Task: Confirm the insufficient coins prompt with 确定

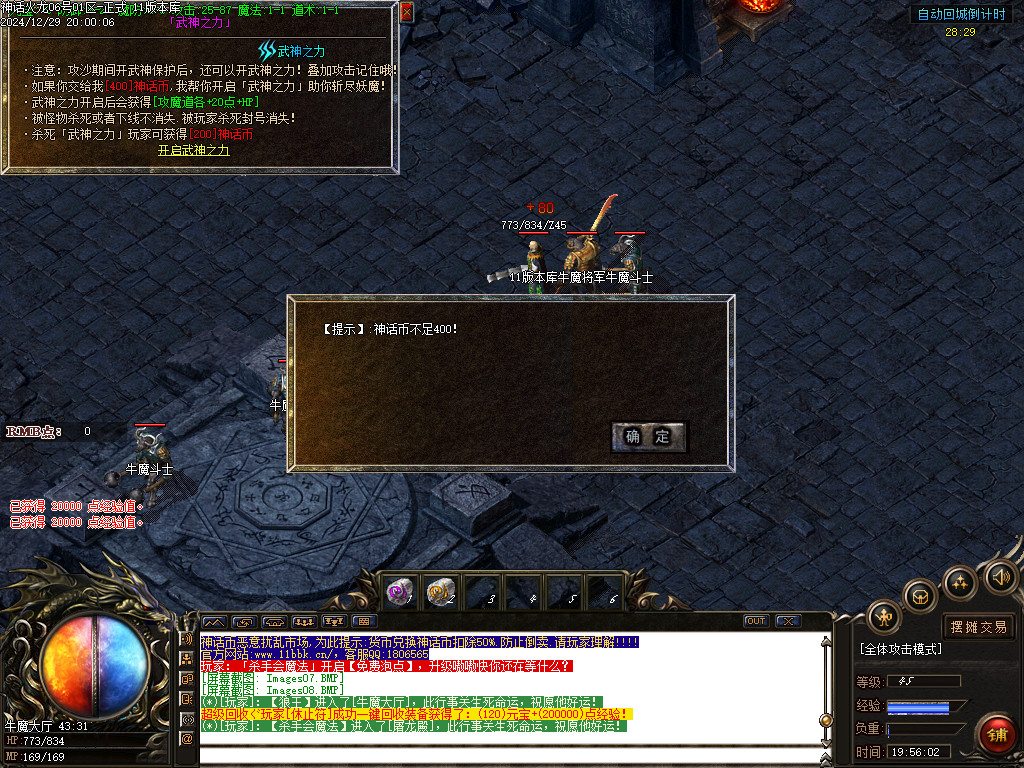Action: tap(648, 436)
